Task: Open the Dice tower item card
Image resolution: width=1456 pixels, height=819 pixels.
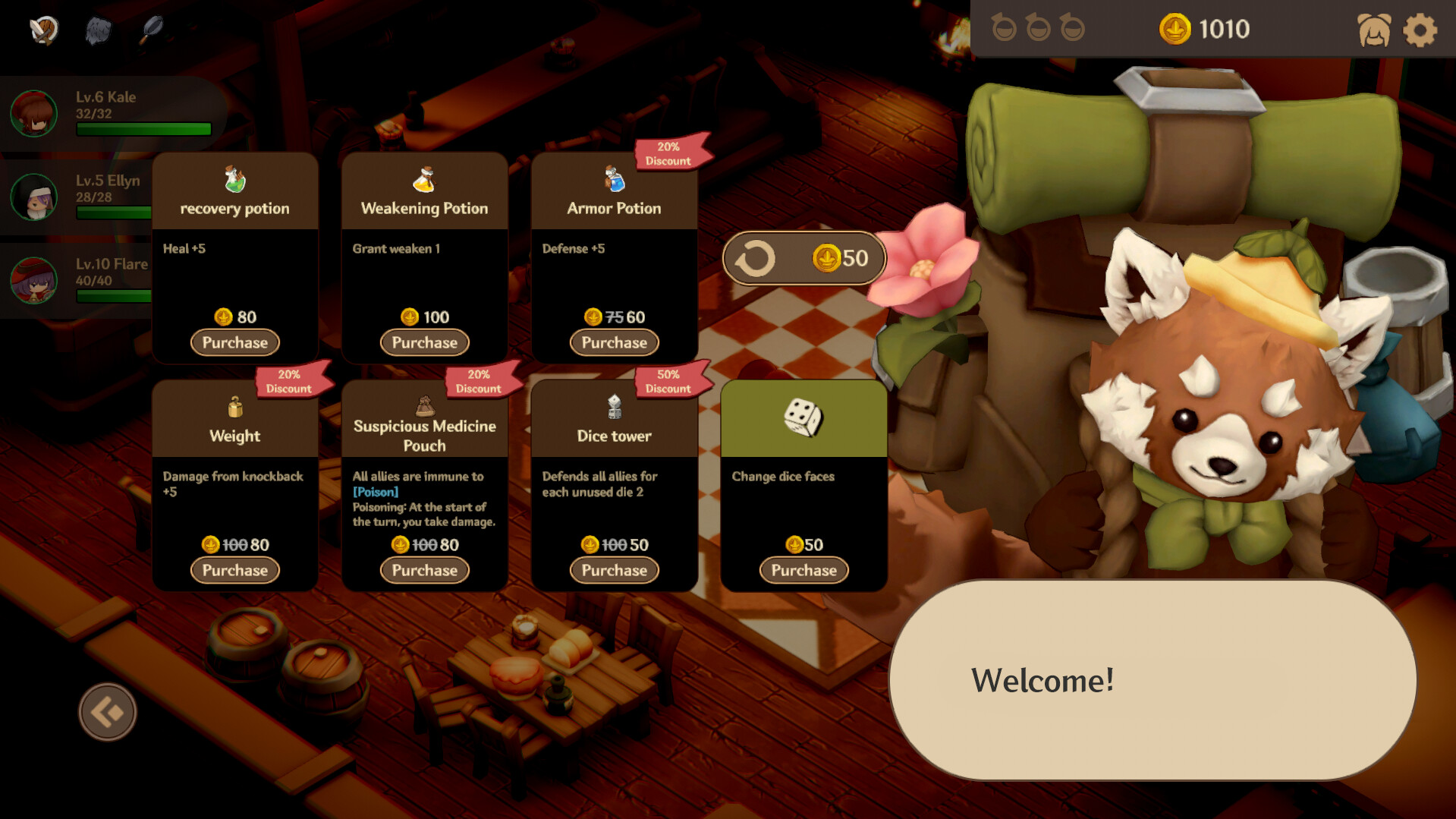Action: tap(614, 436)
